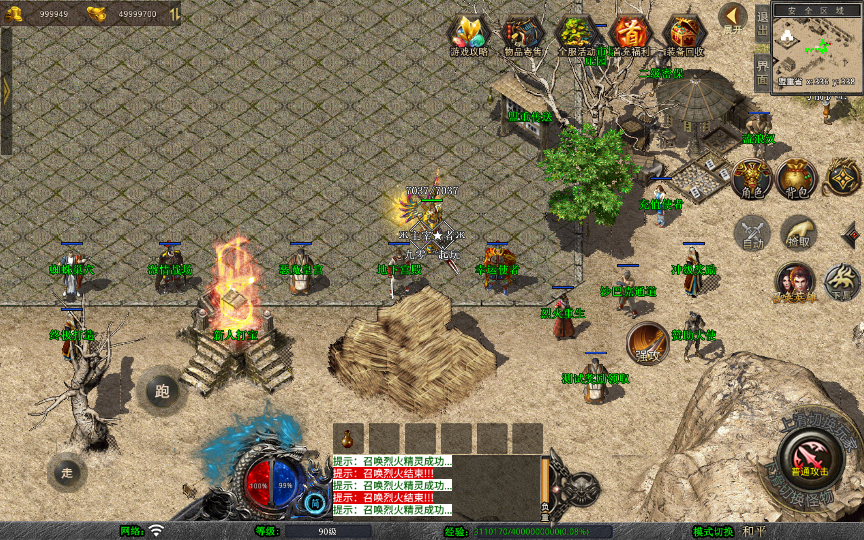This screenshot has height=540, width=864.
Task: Open the 首充福利 first-recharge bonus icon
Action: 630,35
